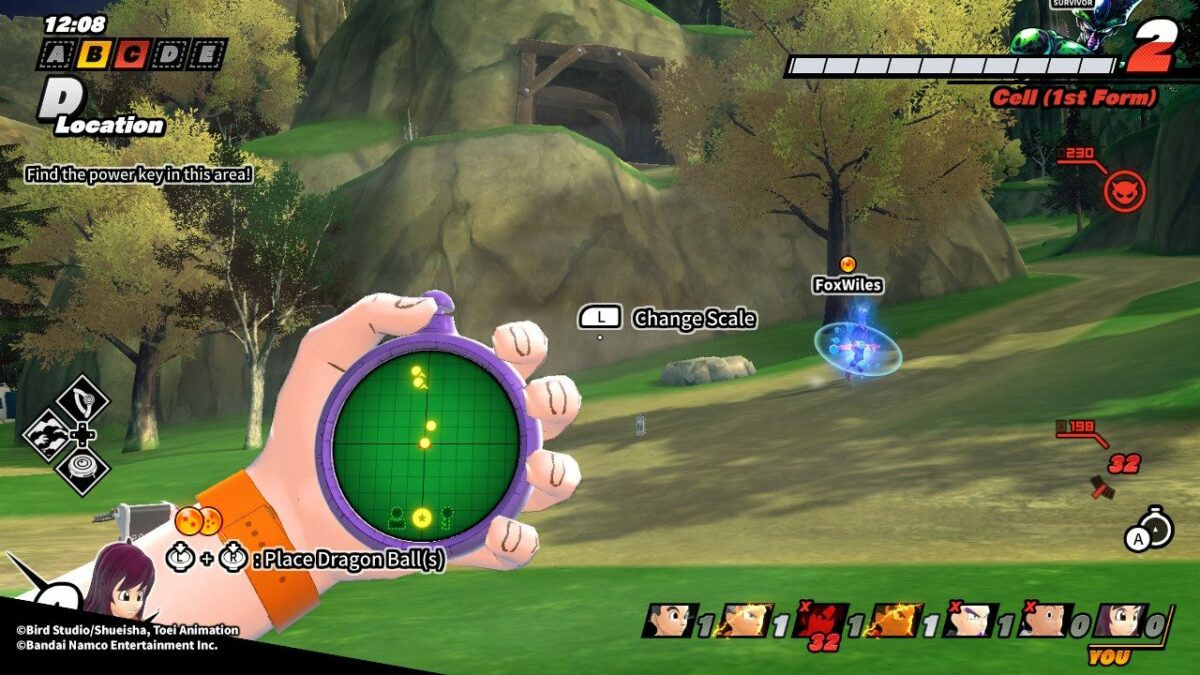
Task: Choose the grey area E tile
Action: pos(206,54)
